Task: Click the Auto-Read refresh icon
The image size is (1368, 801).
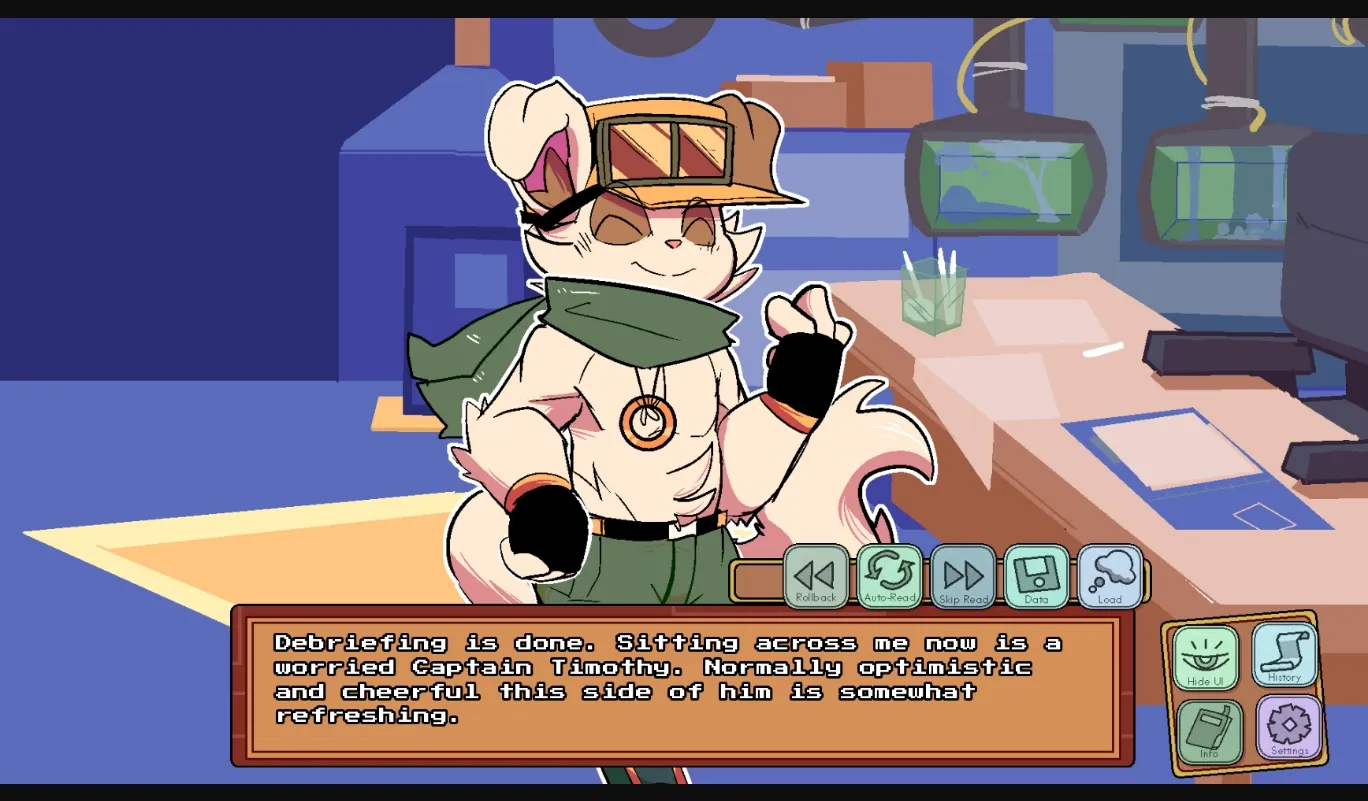Action: click(x=889, y=574)
